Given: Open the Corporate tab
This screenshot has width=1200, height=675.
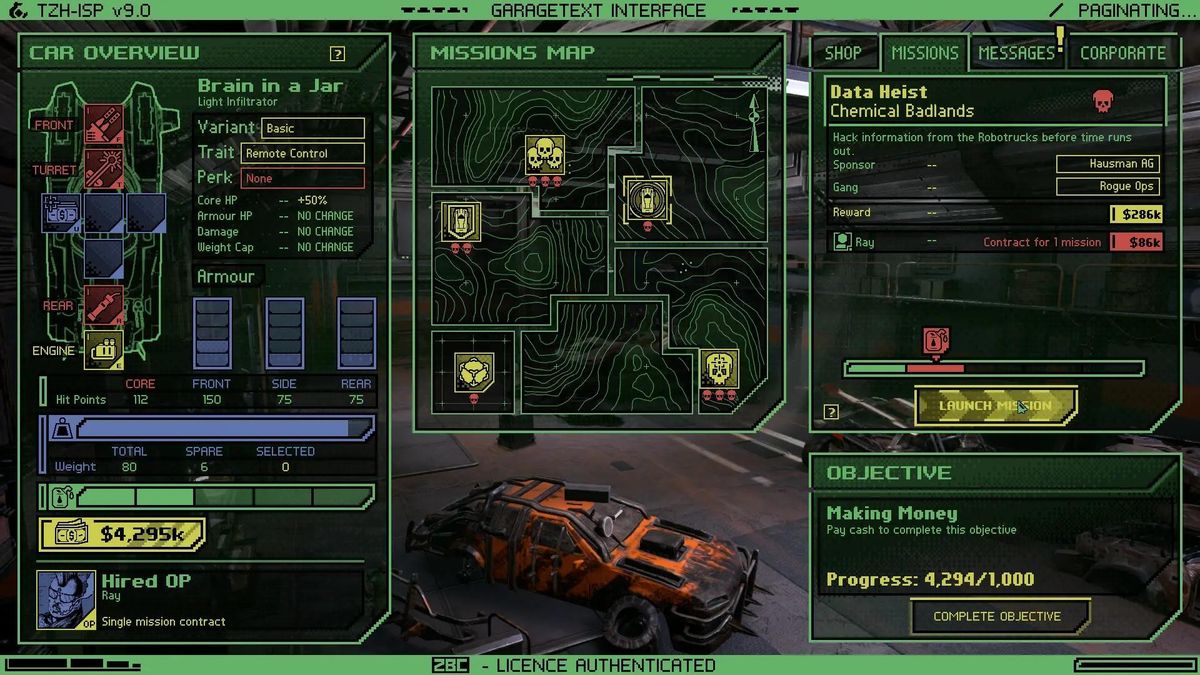Looking at the screenshot, I should tap(1122, 53).
